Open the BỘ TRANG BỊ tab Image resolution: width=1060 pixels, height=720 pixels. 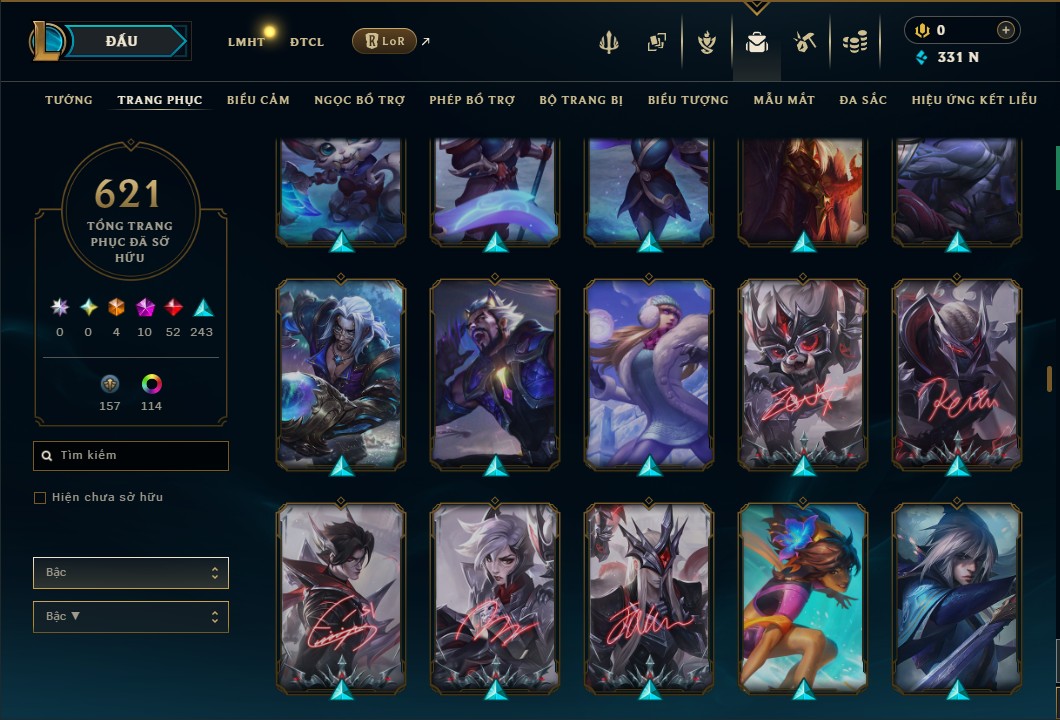(x=581, y=100)
